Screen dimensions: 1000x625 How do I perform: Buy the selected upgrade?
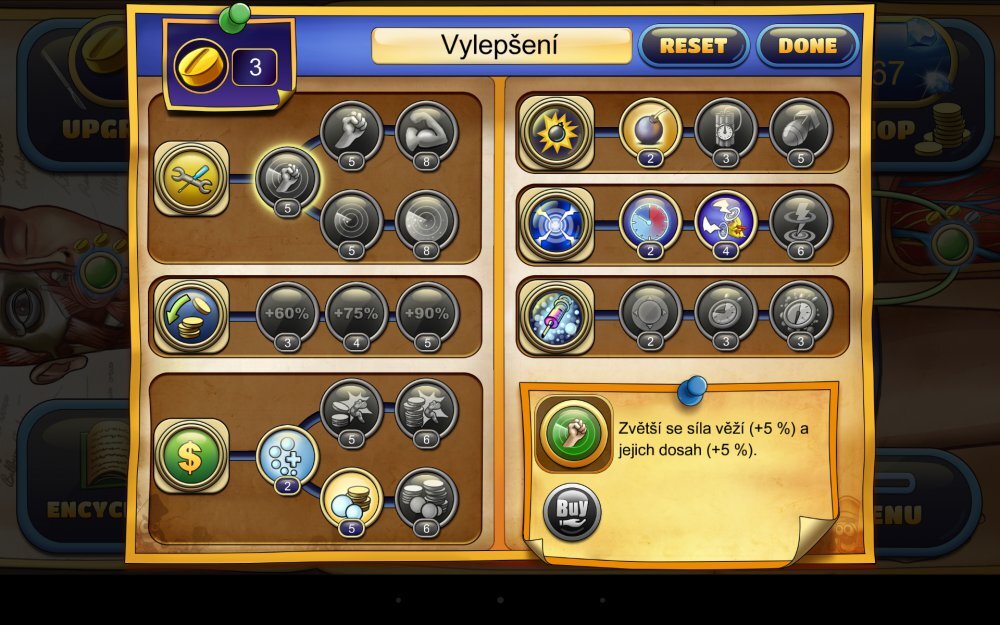(x=572, y=512)
